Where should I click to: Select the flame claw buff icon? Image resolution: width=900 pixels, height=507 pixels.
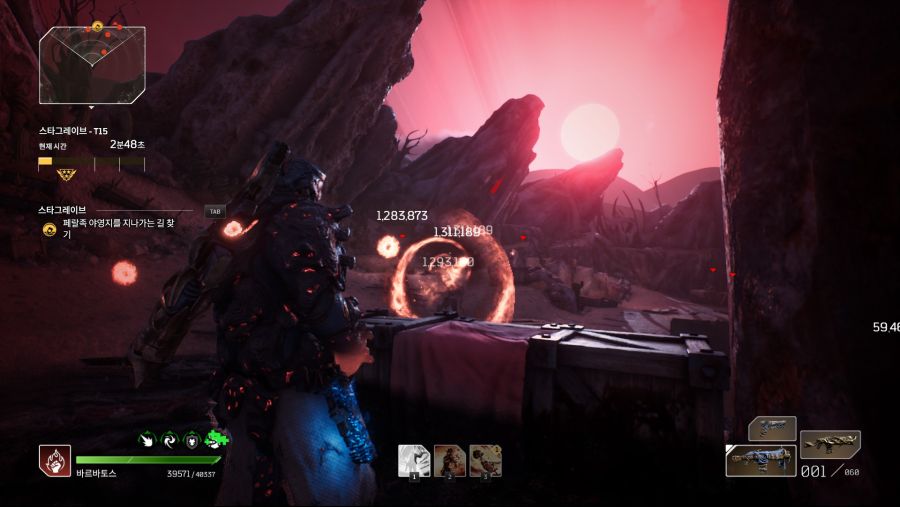tap(145, 439)
